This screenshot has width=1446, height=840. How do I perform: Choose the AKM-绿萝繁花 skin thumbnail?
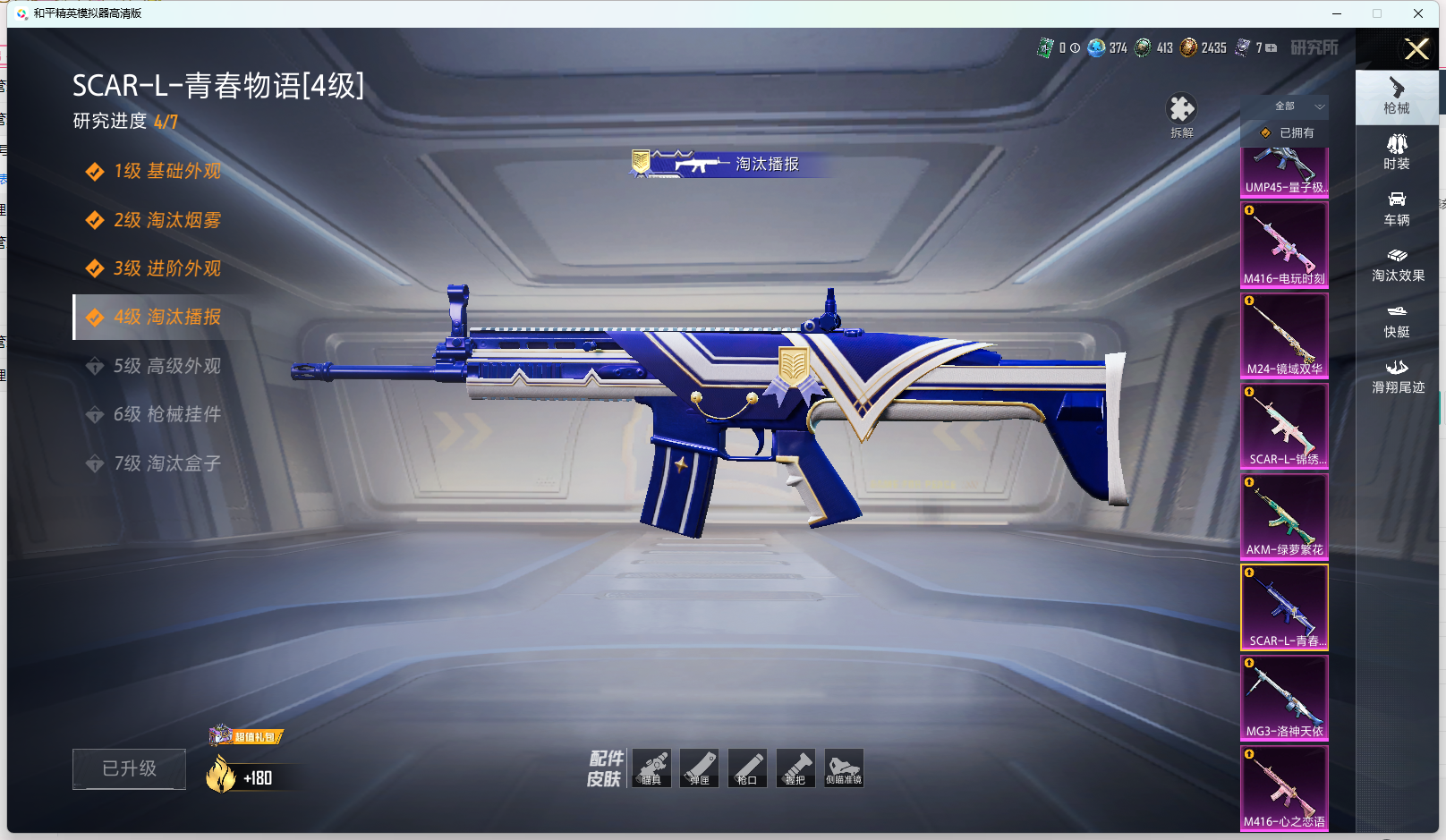(1284, 516)
